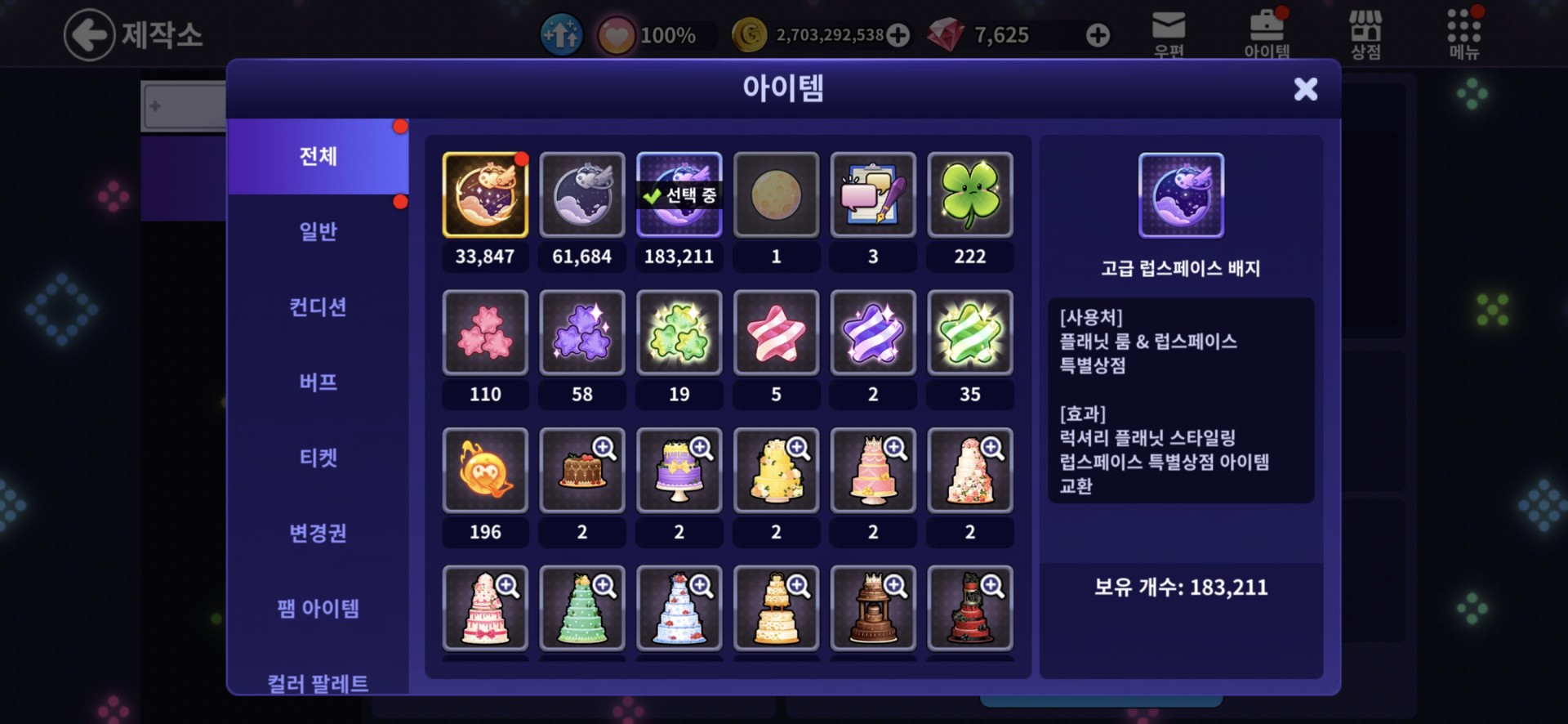This screenshot has width=1568, height=724.
Task: Switch to the 변경권 tab
Action: [318, 533]
